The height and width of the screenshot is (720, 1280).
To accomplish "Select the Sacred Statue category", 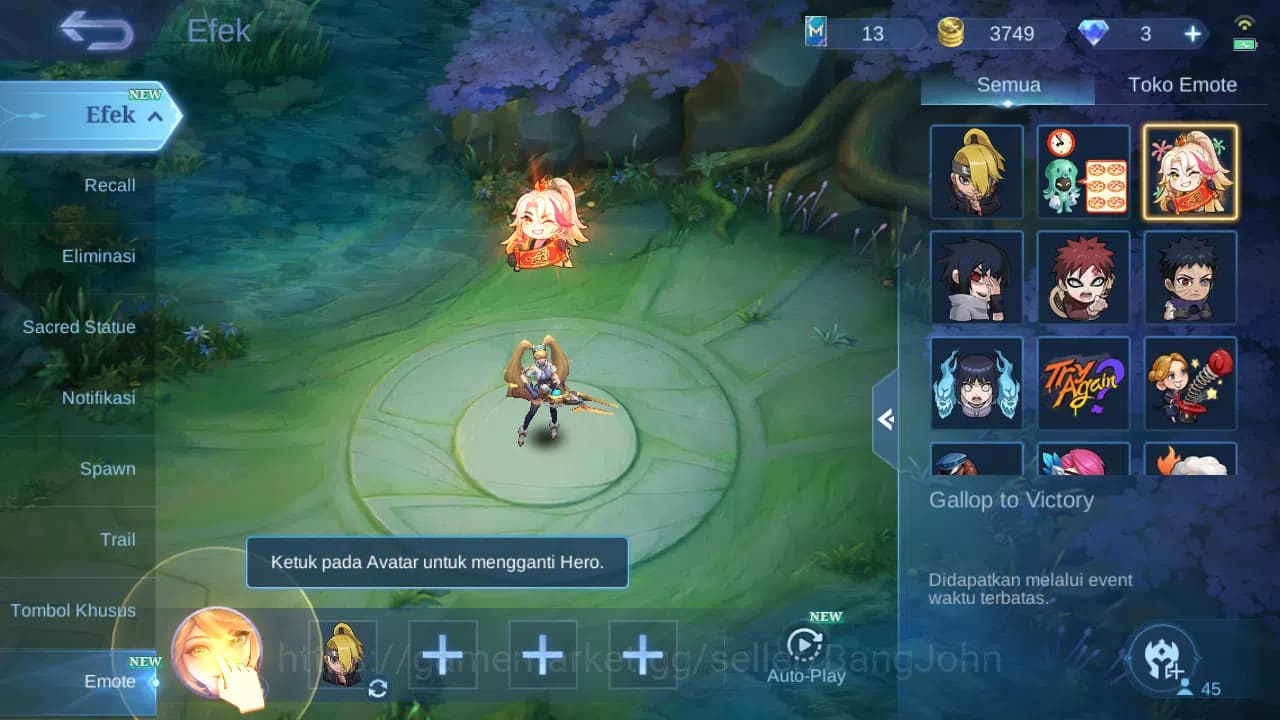I will pos(79,326).
